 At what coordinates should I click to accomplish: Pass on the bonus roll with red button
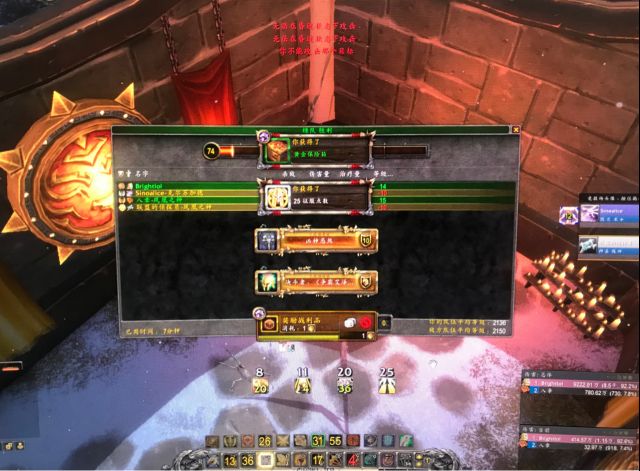coord(368,323)
